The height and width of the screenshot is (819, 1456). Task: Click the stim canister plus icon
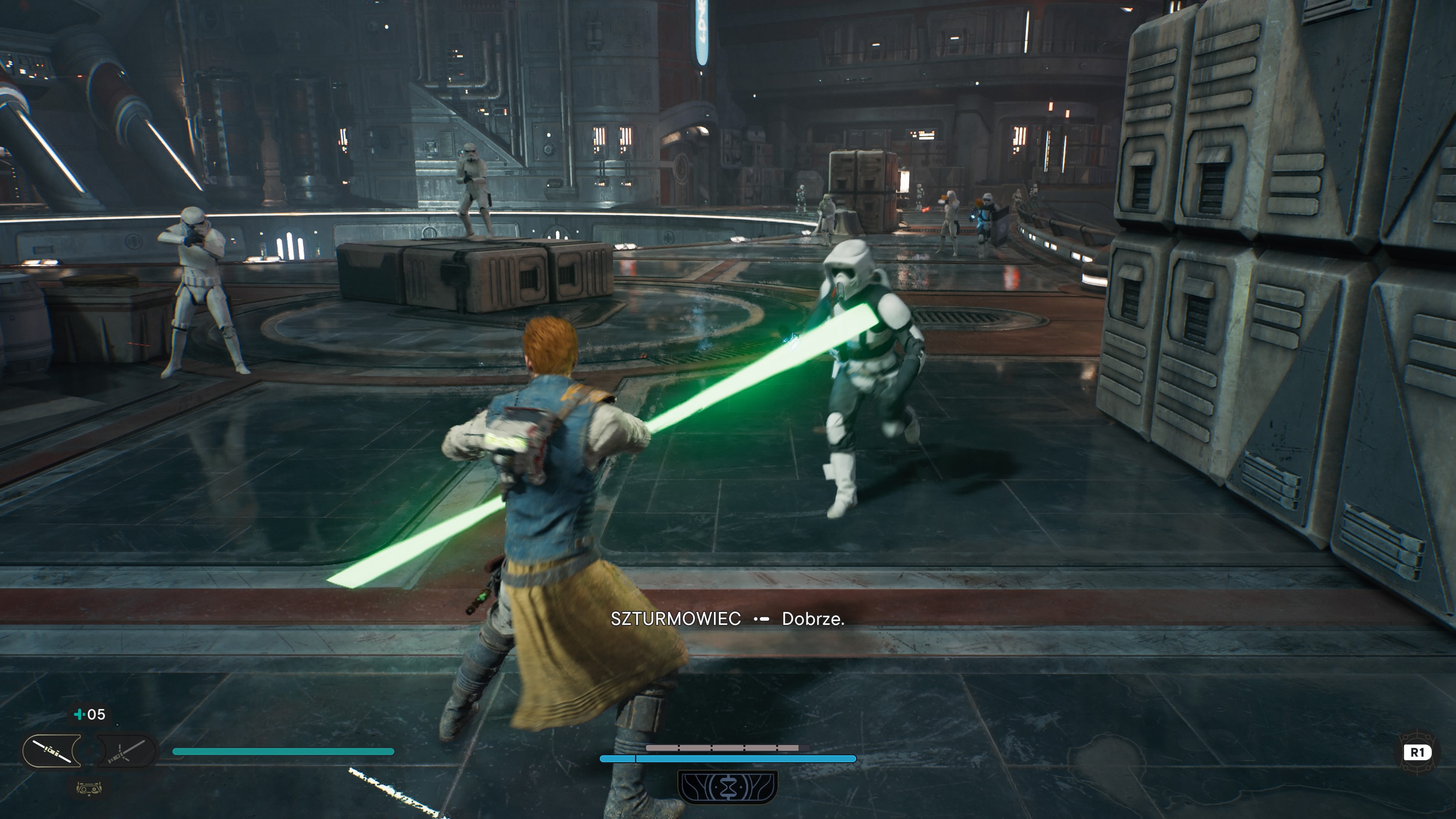[x=79, y=714]
